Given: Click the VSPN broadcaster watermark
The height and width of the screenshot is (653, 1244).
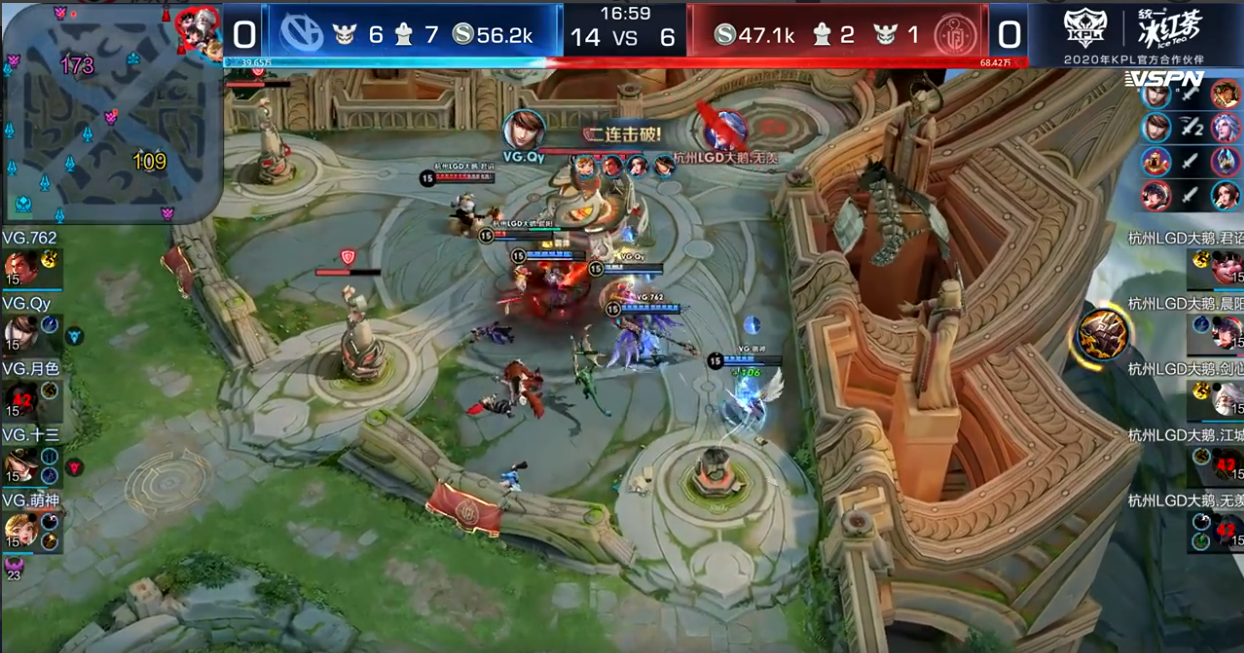Looking at the screenshot, I should click(x=1163, y=78).
